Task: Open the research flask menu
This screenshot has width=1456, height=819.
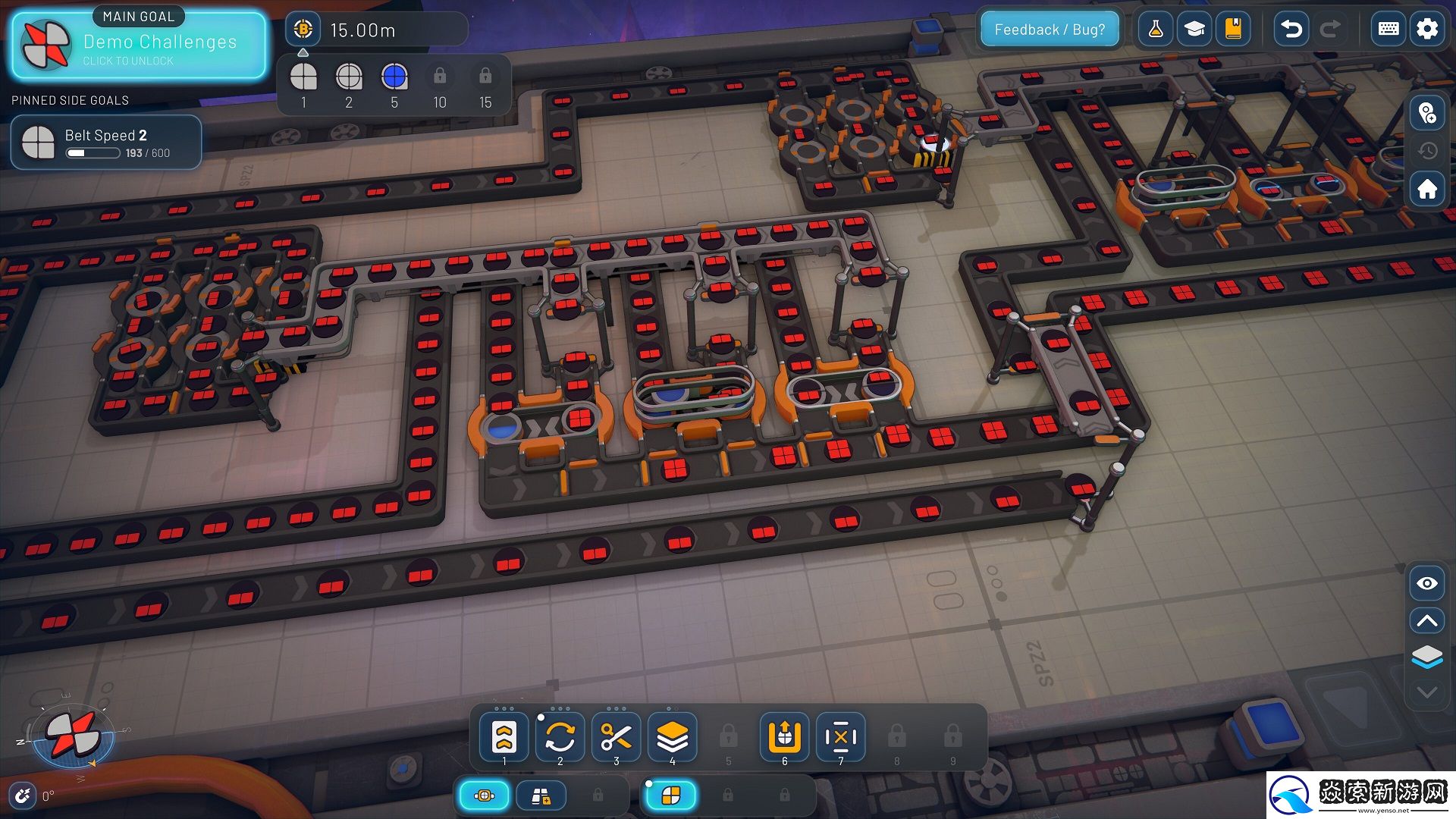Action: [x=1156, y=30]
